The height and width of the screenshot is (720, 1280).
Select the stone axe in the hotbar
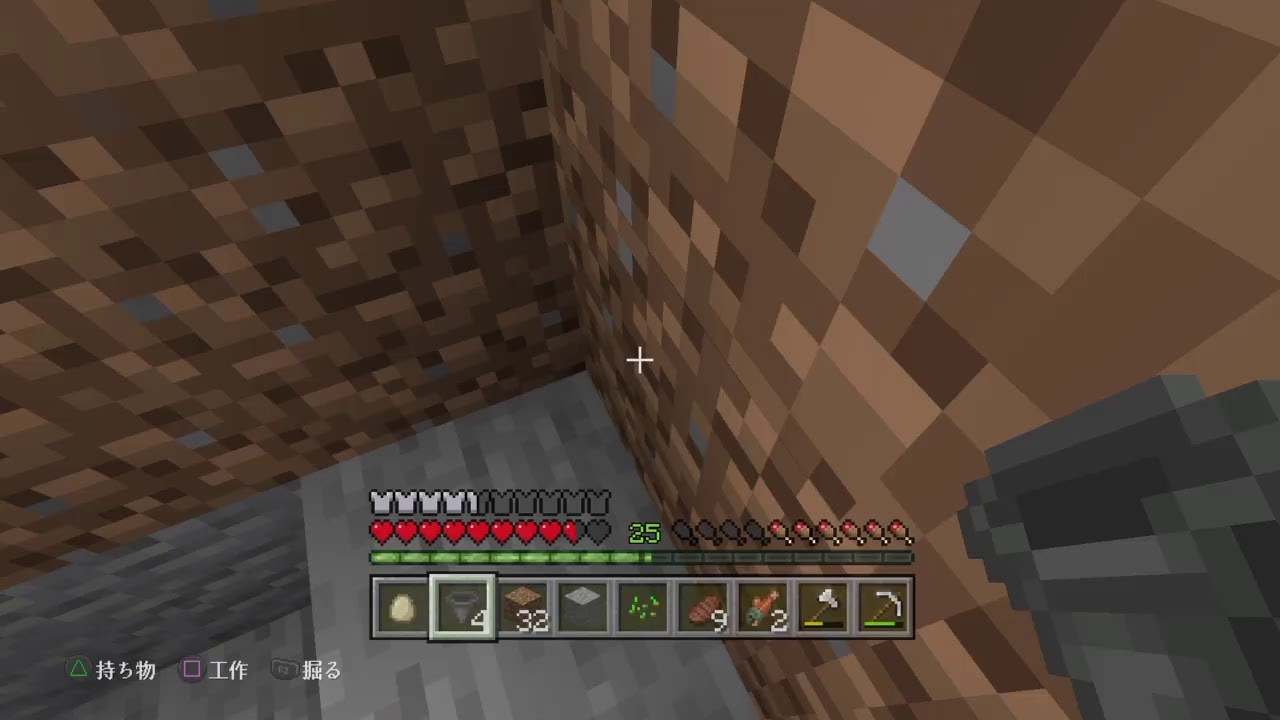coord(821,607)
